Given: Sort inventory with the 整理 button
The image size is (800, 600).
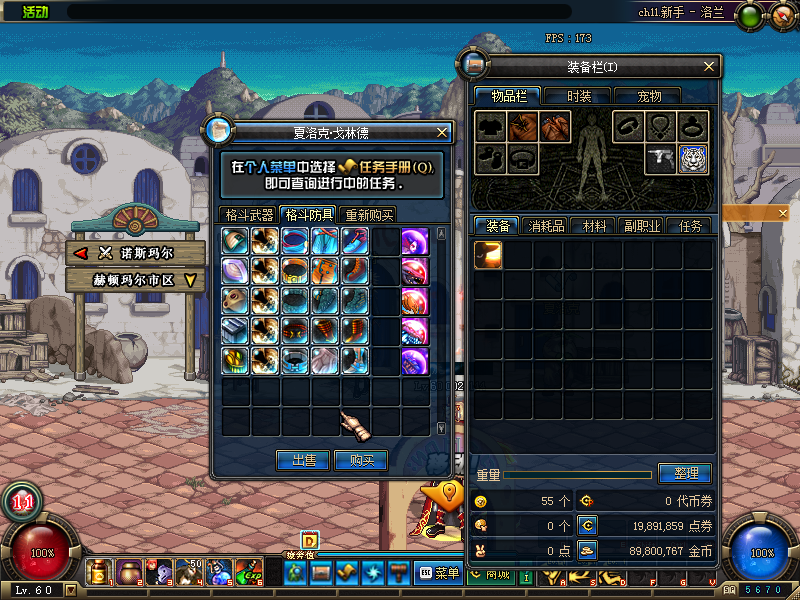Looking at the screenshot, I should click(x=684, y=473).
